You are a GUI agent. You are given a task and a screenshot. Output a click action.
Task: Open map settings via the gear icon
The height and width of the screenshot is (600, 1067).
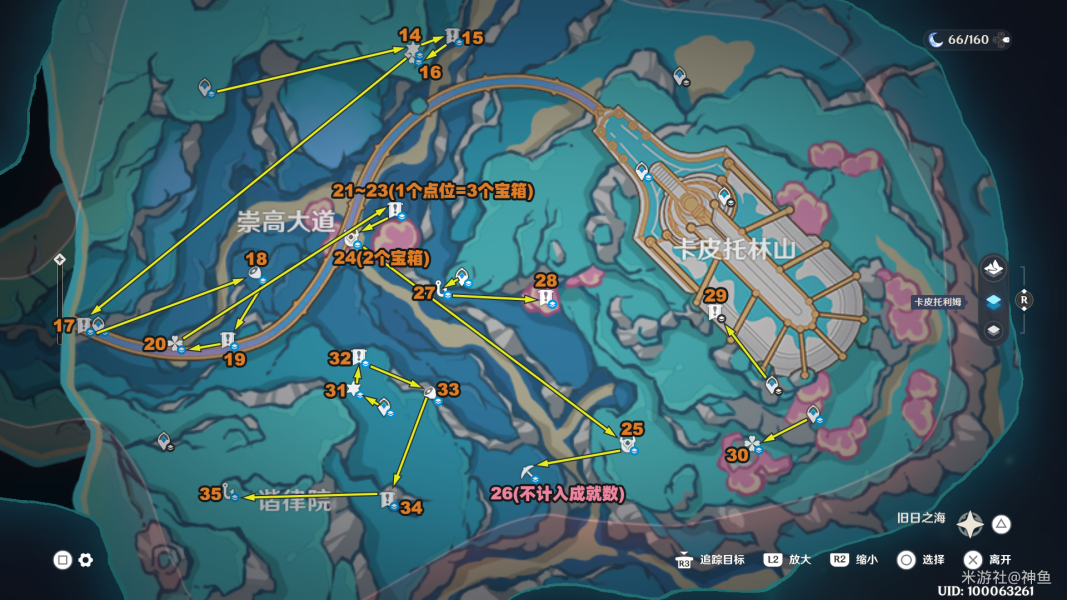click(86, 560)
